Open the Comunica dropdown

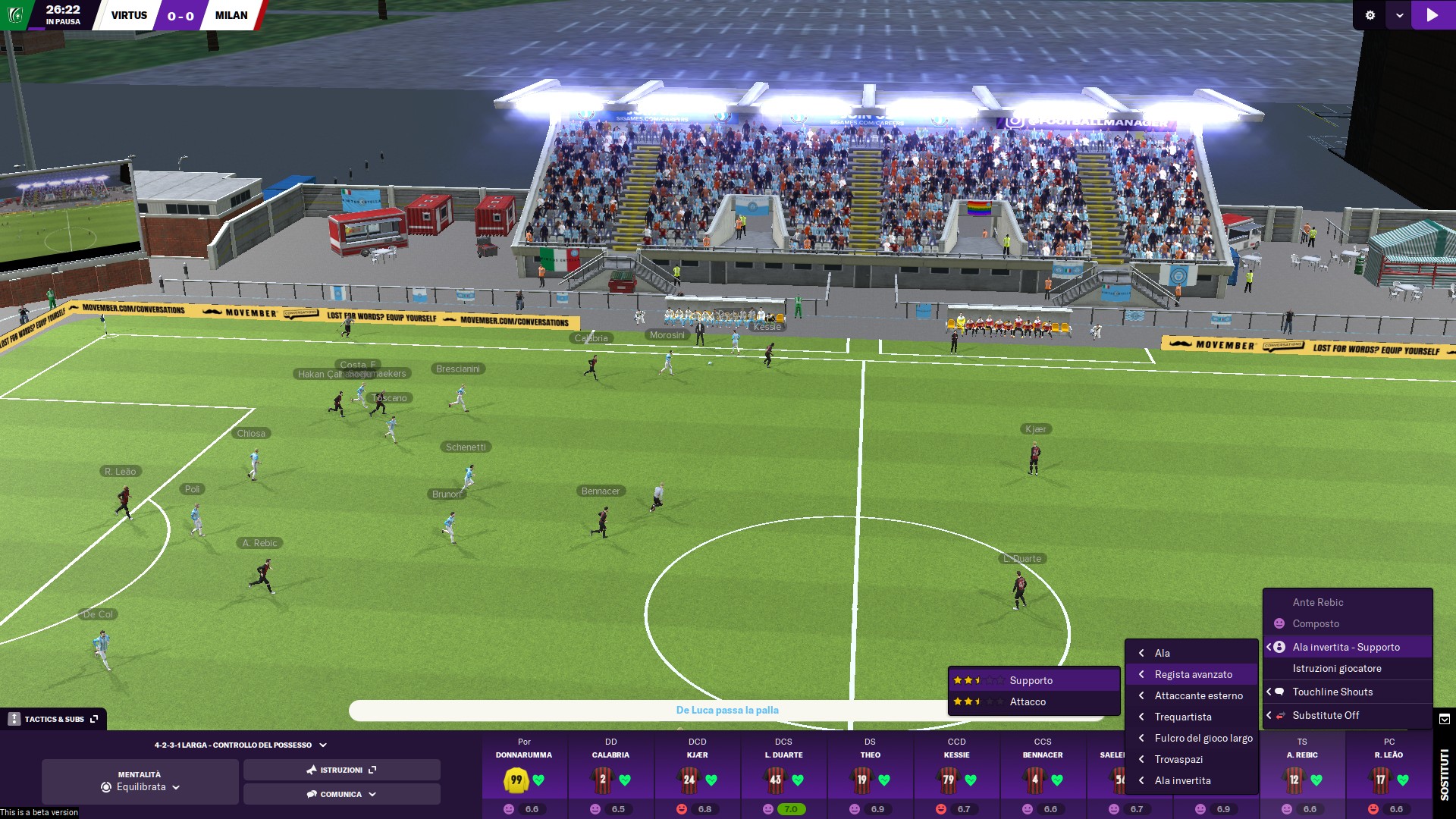click(341, 794)
